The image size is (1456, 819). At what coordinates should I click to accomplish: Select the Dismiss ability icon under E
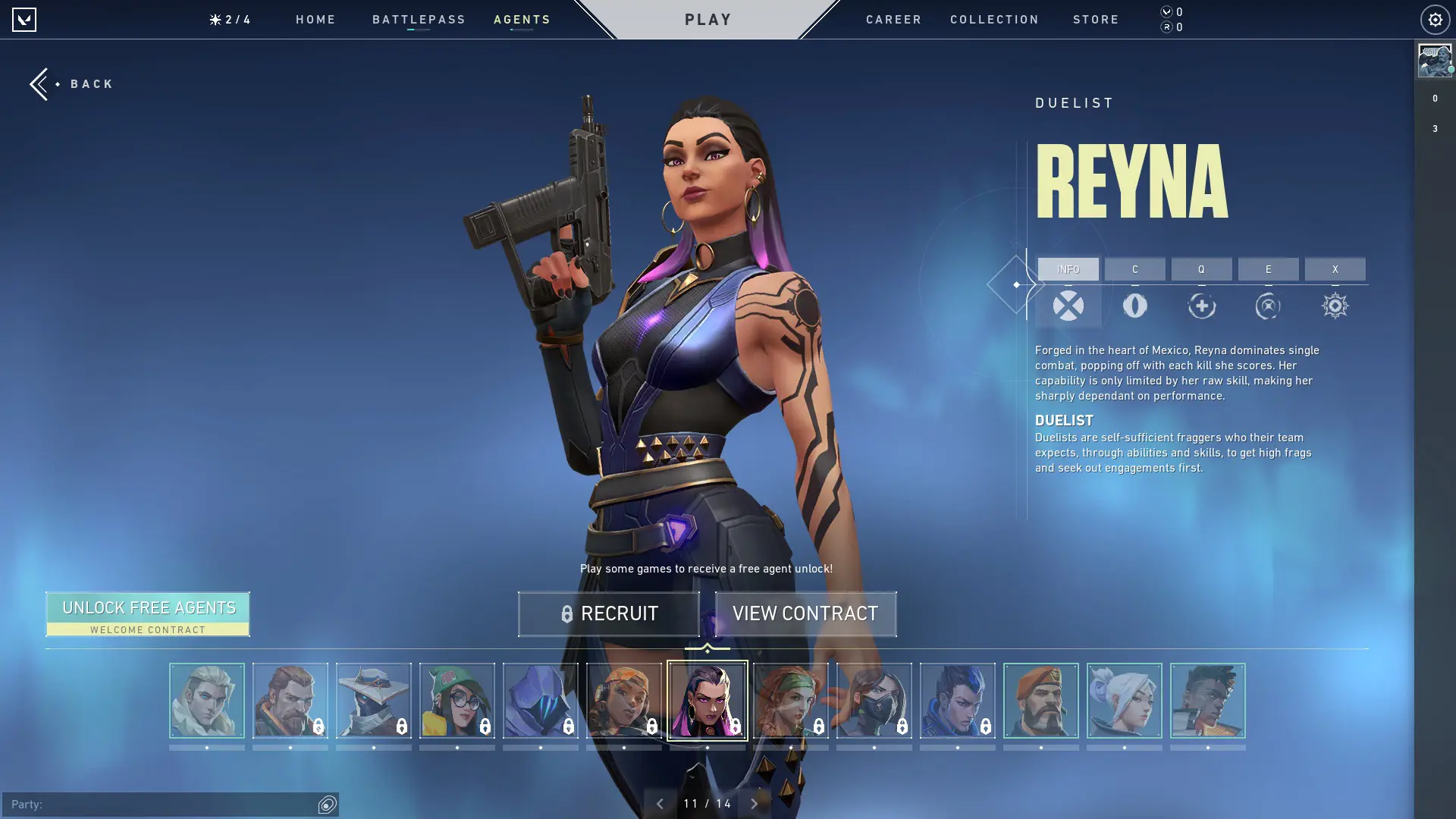pos(1268,306)
